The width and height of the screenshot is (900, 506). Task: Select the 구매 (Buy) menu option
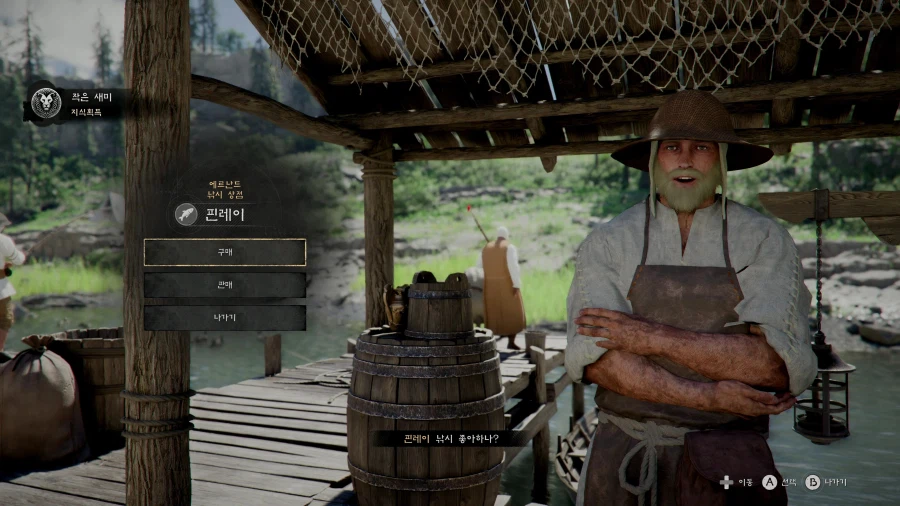coord(225,252)
